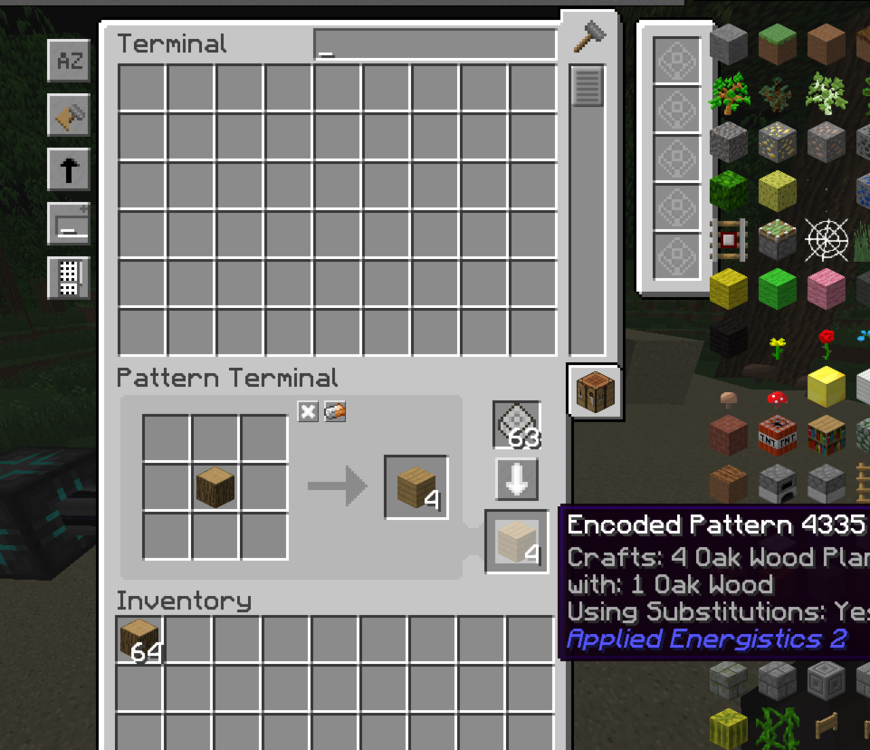Pick up the blank patterns stack
This screenshot has width=870, height=750.
[517, 424]
